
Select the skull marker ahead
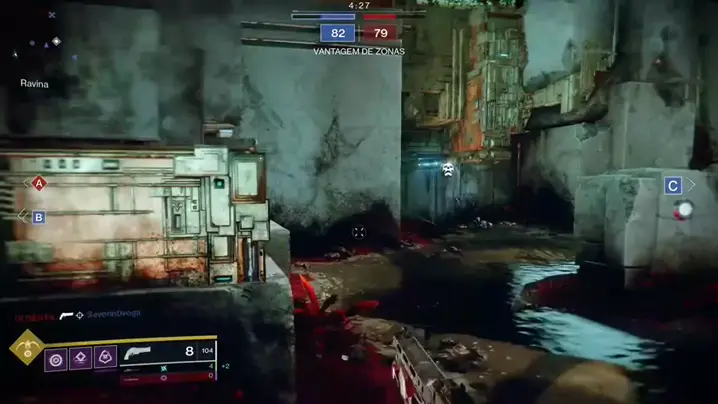pos(447,169)
